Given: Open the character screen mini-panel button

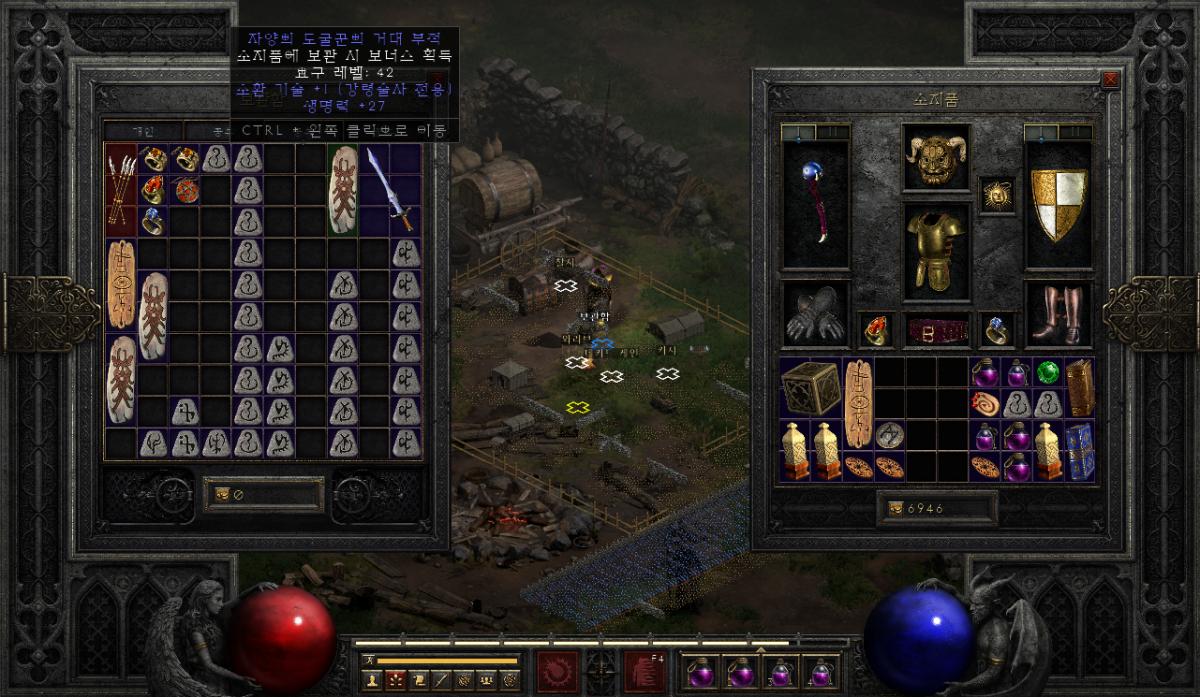Looking at the screenshot, I should pos(373,678).
